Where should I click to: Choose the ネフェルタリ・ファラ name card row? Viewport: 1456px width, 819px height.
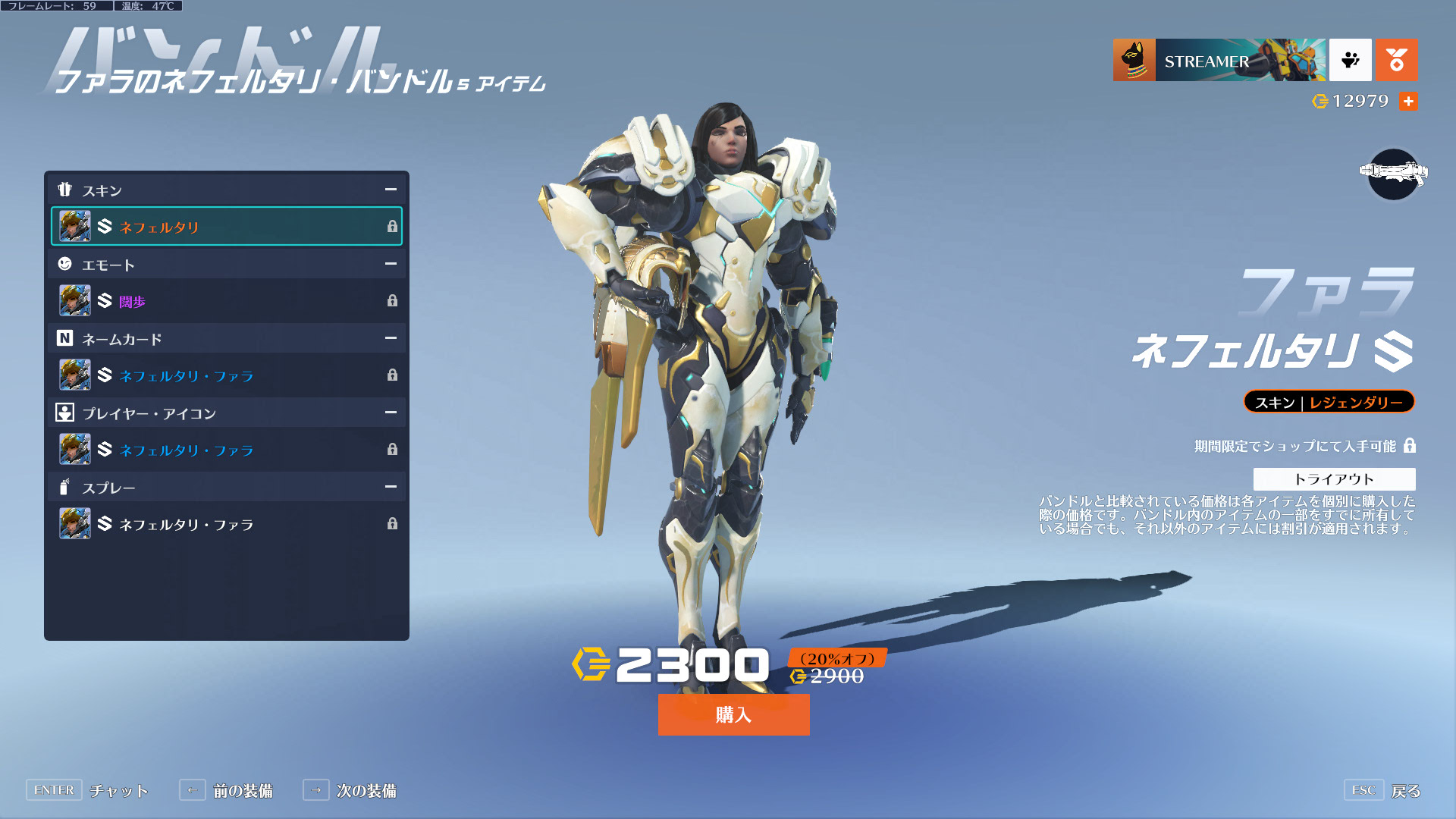tap(226, 375)
